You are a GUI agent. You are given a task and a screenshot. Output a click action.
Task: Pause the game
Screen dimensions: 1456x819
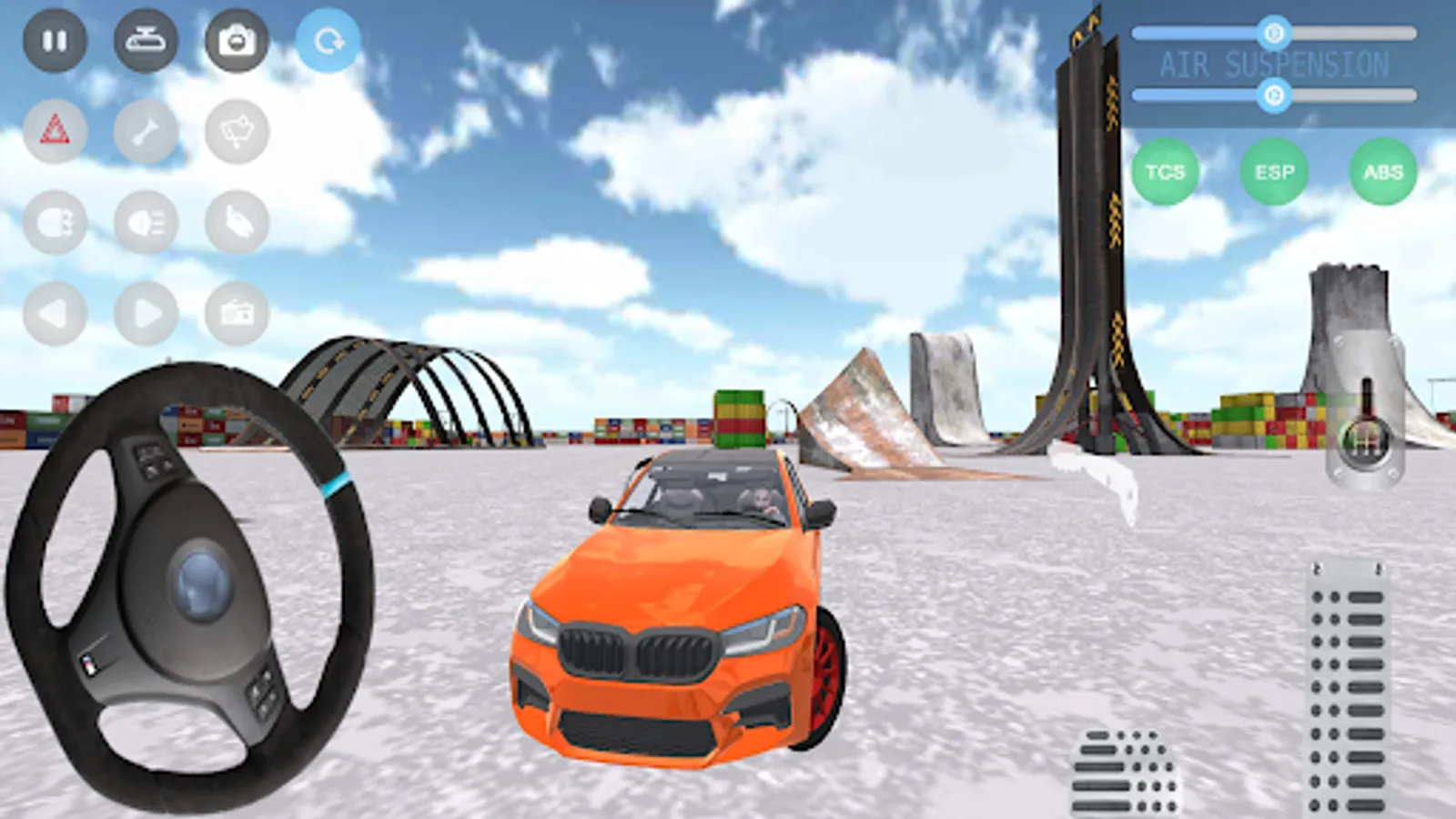coord(55,39)
